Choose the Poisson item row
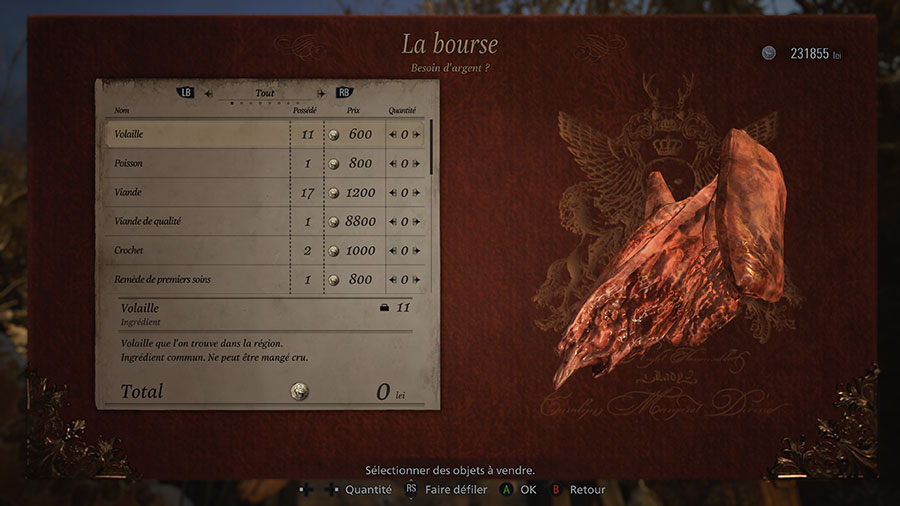 197,163
